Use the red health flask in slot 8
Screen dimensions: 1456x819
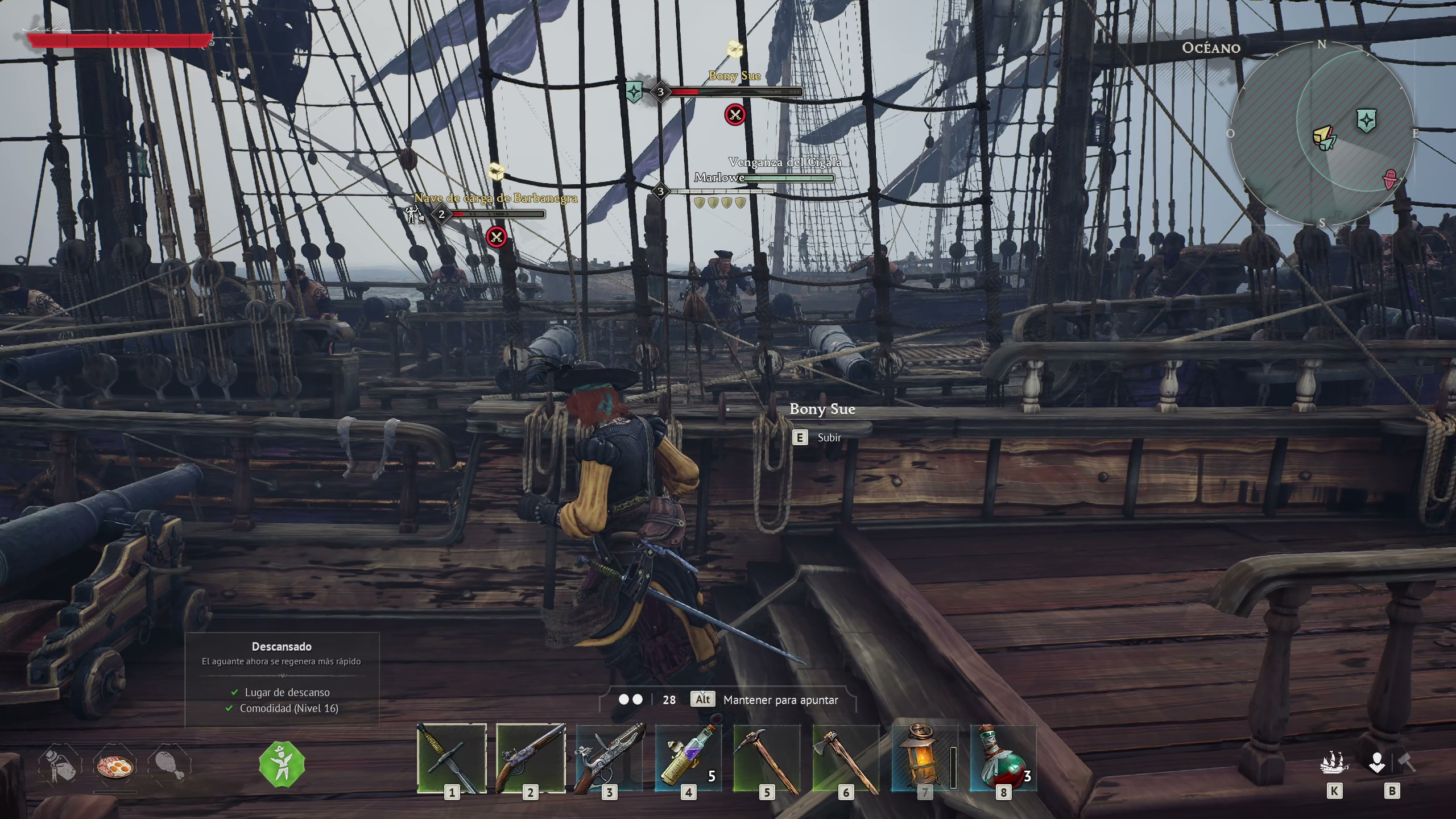tap(1003, 758)
